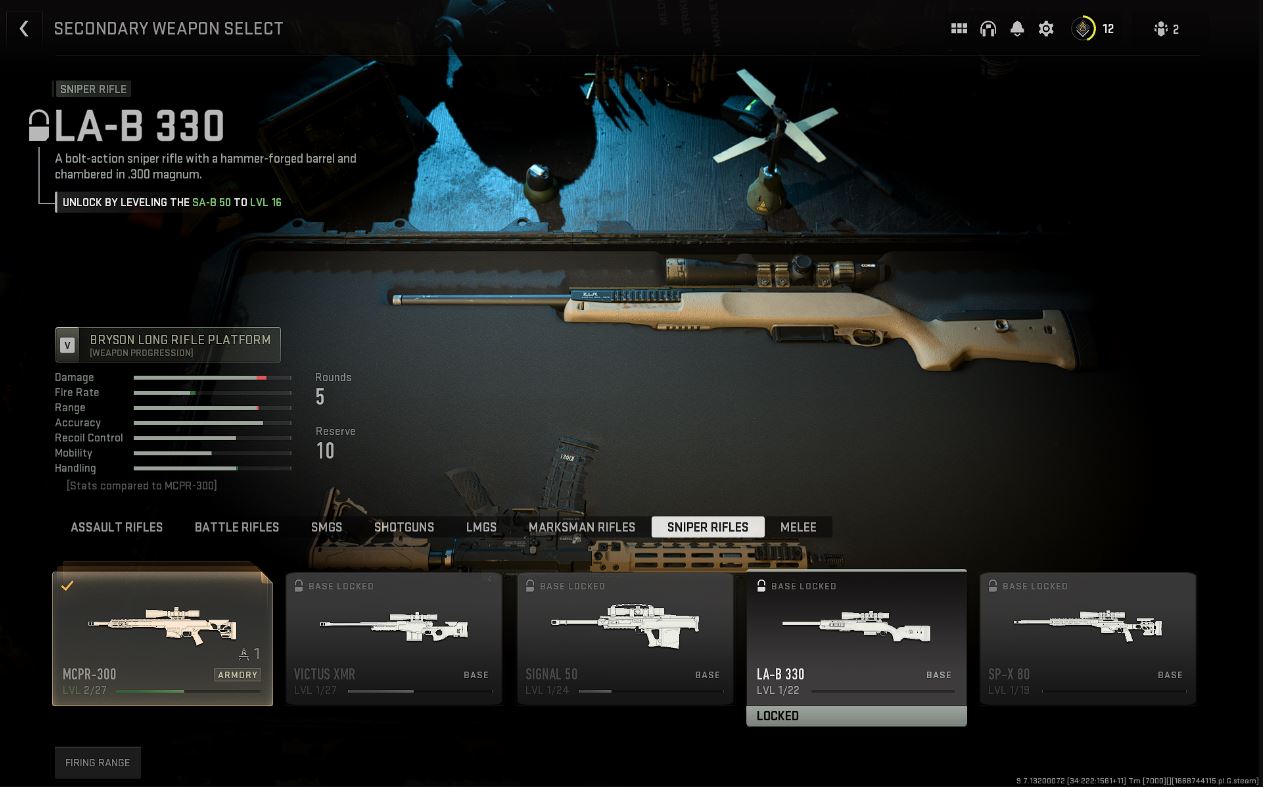Image resolution: width=1263 pixels, height=787 pixels.
Task: Select the Sniper Rifles tab
Action: tap(707, 527)
